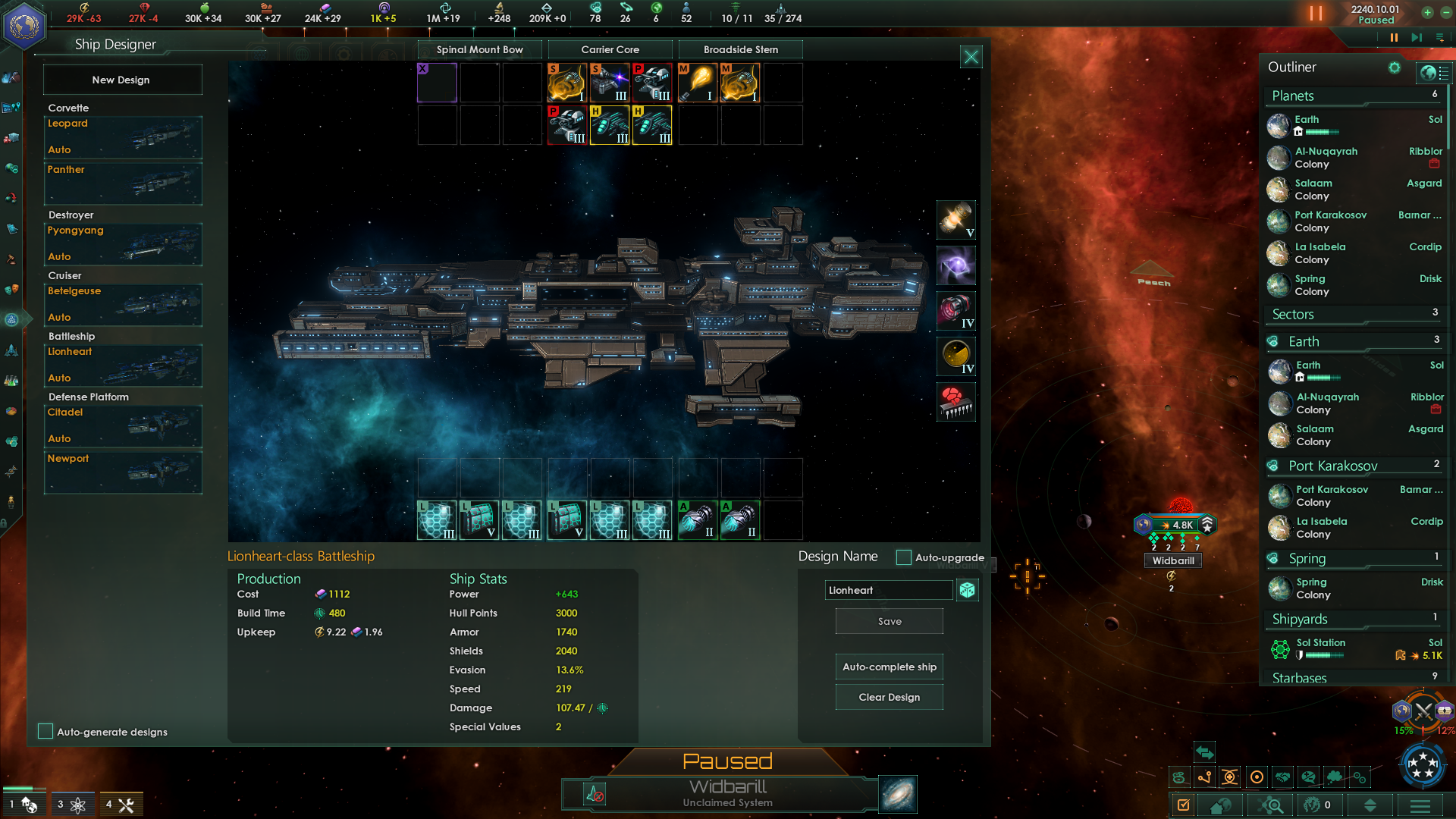Change the Broadside Stern section

pos(741,49)
